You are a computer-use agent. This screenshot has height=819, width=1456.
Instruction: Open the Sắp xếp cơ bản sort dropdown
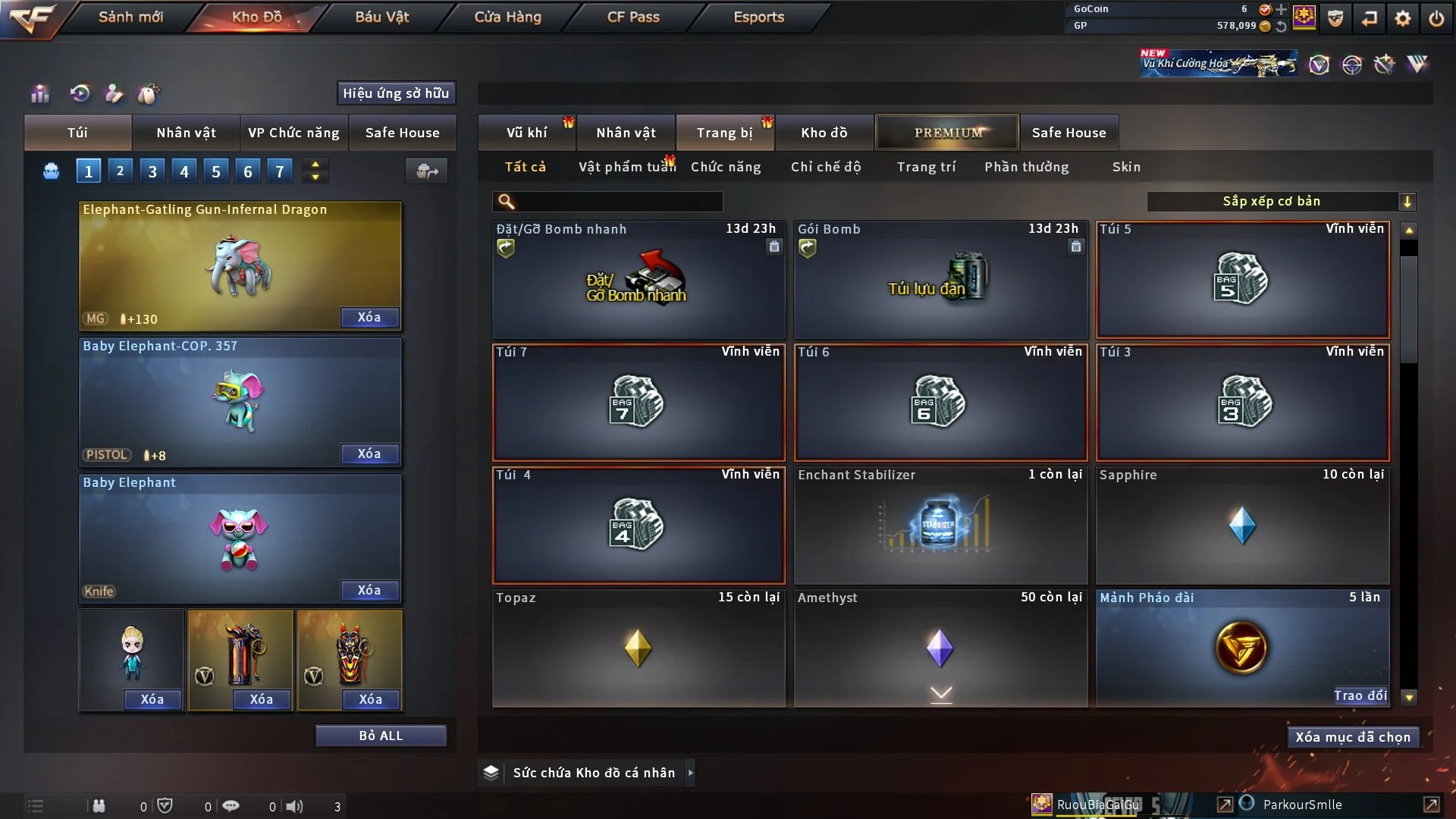(1281, 201)
